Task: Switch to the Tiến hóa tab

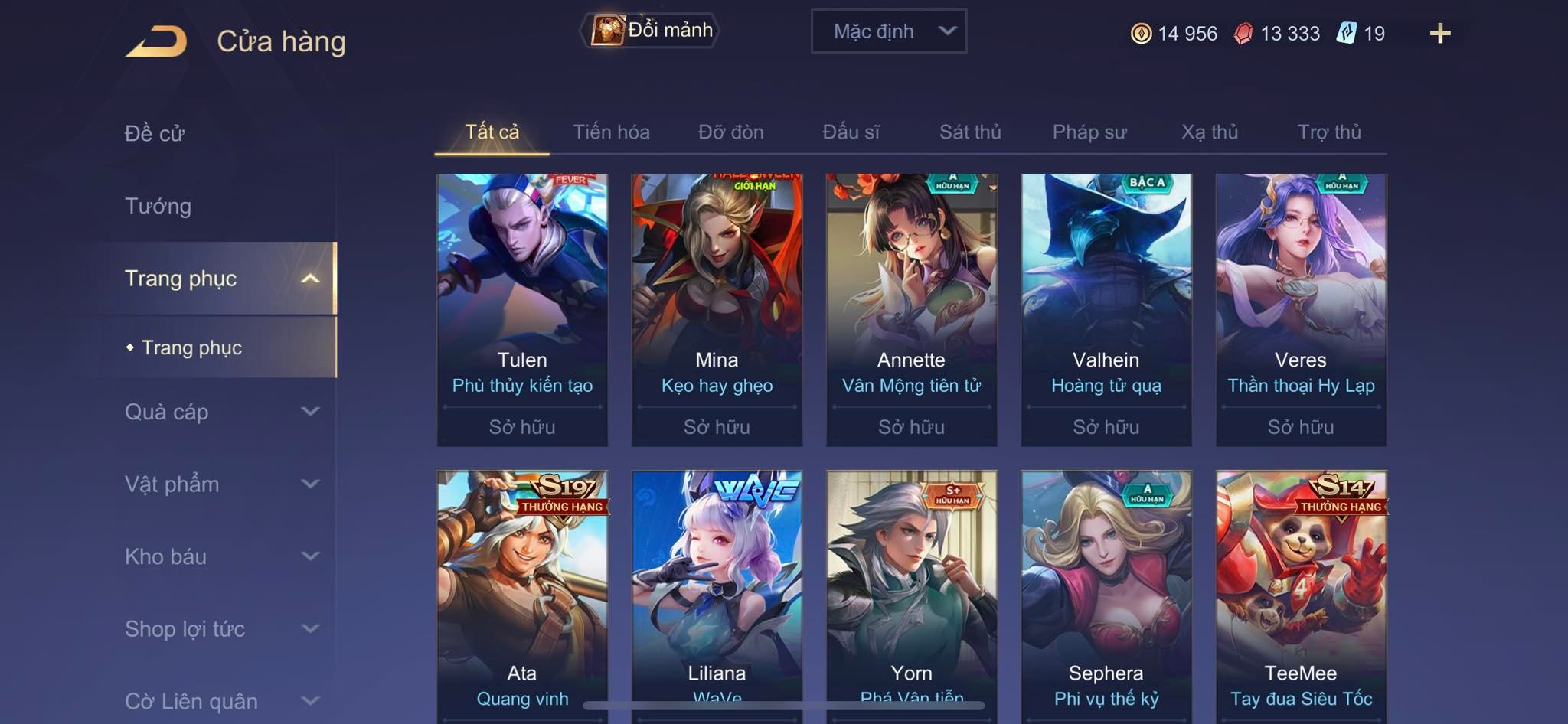Action: coord(611,132)
